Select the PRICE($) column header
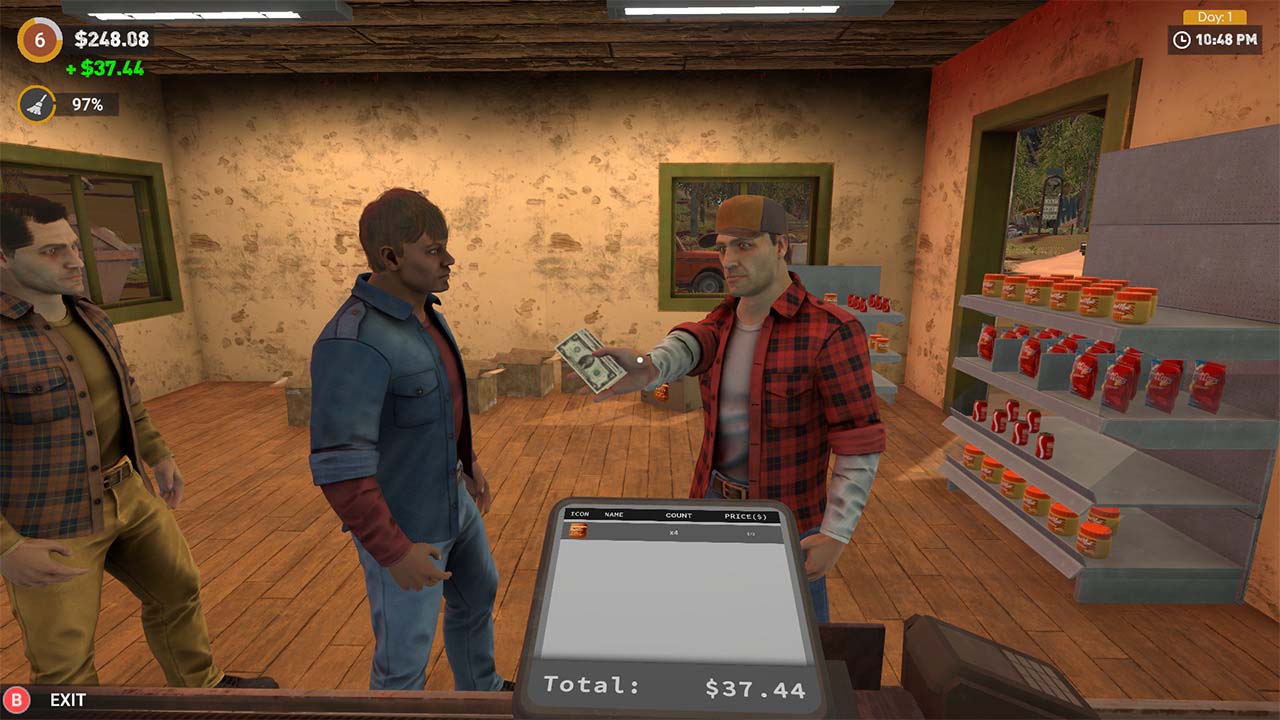This screenshot has height=720, width=1280. click(x=745, y=516)
